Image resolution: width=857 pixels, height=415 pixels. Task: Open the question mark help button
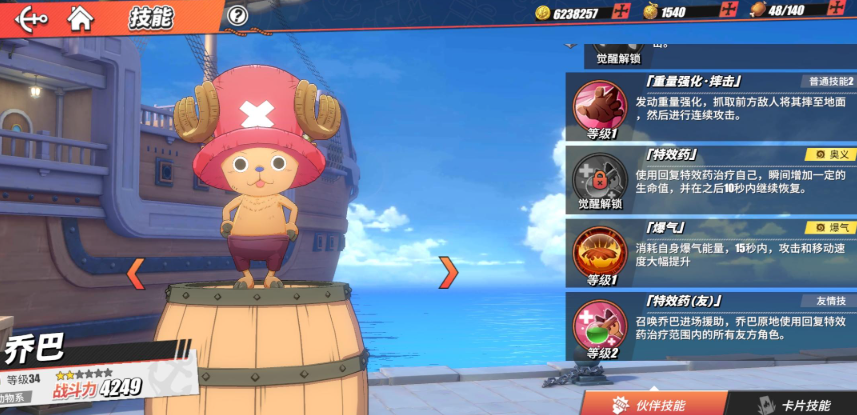[x=237, y=15]
